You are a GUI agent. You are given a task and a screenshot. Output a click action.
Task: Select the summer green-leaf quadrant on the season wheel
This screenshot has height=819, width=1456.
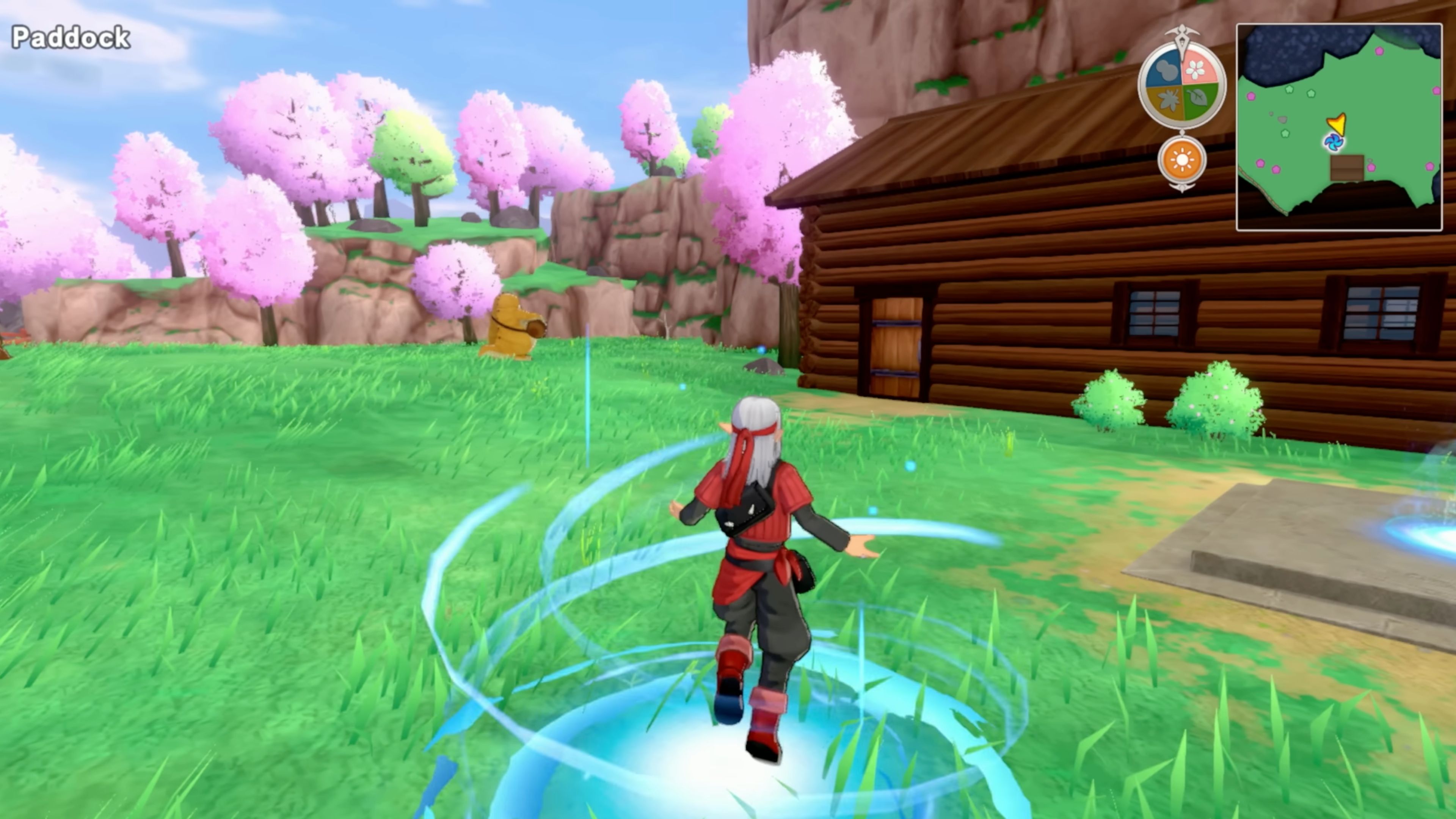[1198, 97]
